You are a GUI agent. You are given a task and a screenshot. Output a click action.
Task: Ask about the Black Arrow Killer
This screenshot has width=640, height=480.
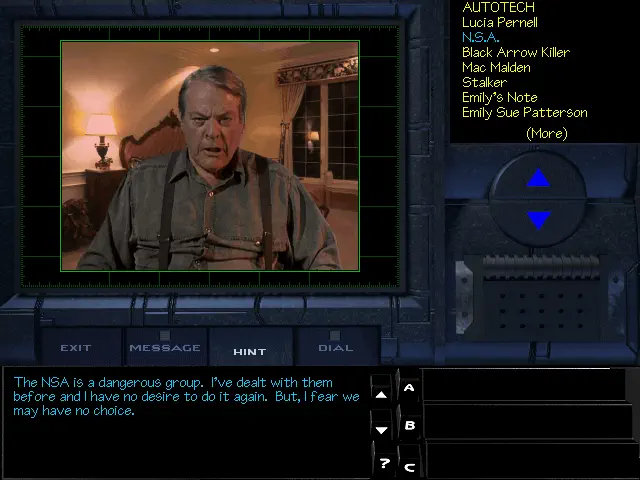pyautogui.click(x=515, y=52)
